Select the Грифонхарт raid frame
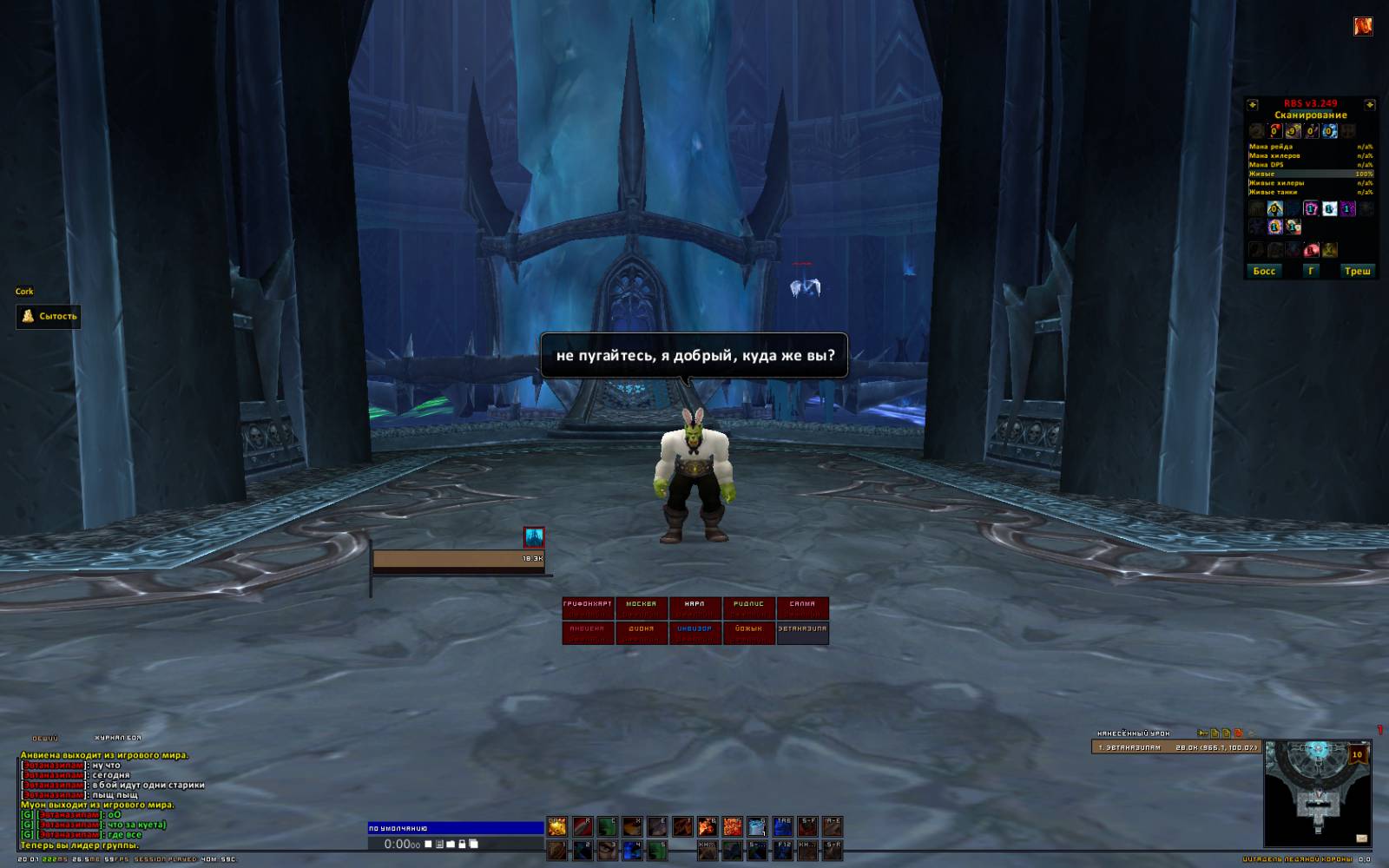This screenshot has height=868, width=1389. coord(588,608)
